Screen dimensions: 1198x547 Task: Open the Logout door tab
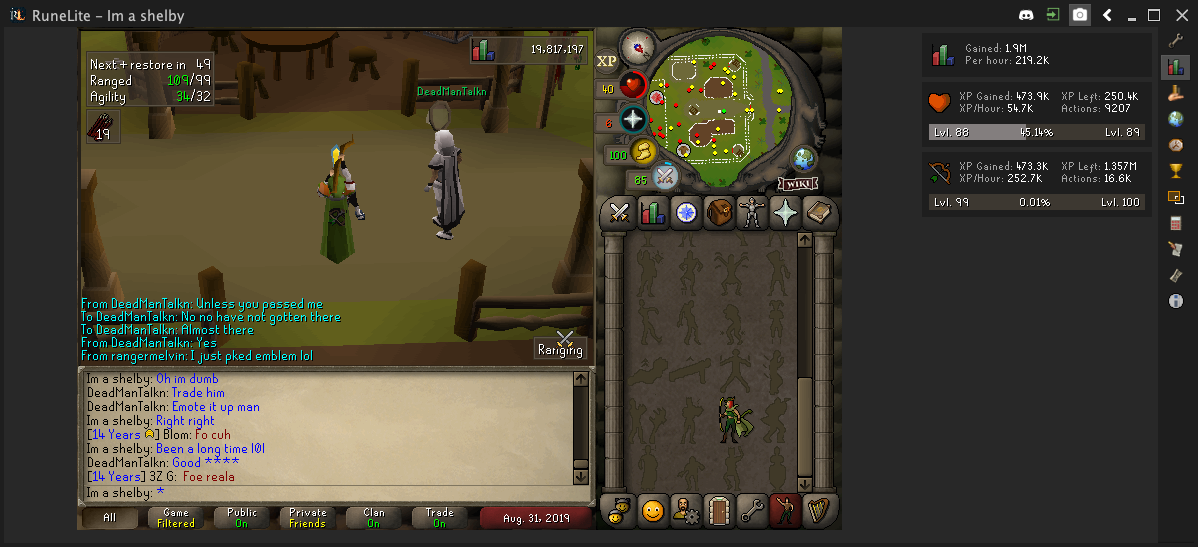point(719,511)
